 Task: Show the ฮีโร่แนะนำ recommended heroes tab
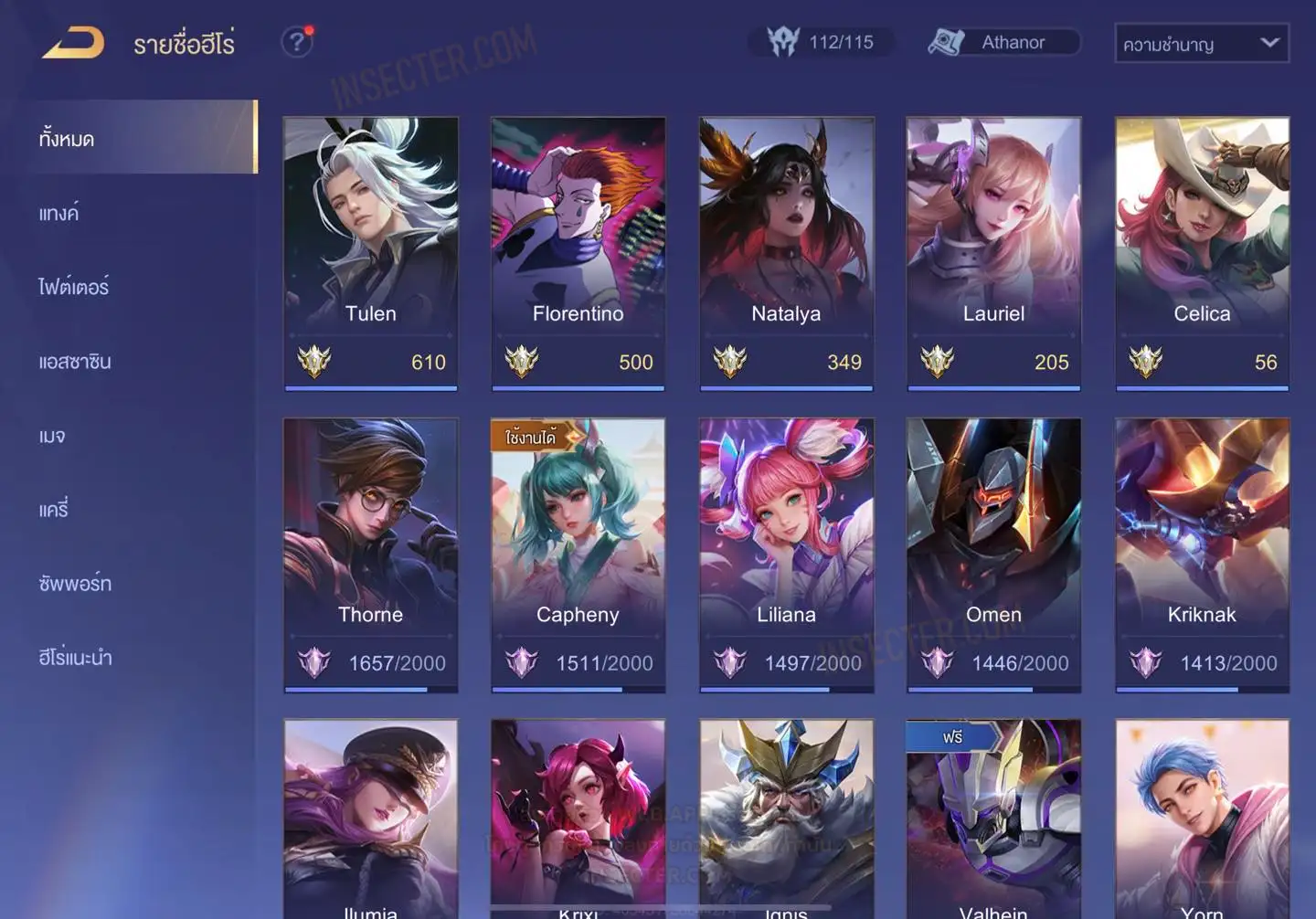coord(75,658)
